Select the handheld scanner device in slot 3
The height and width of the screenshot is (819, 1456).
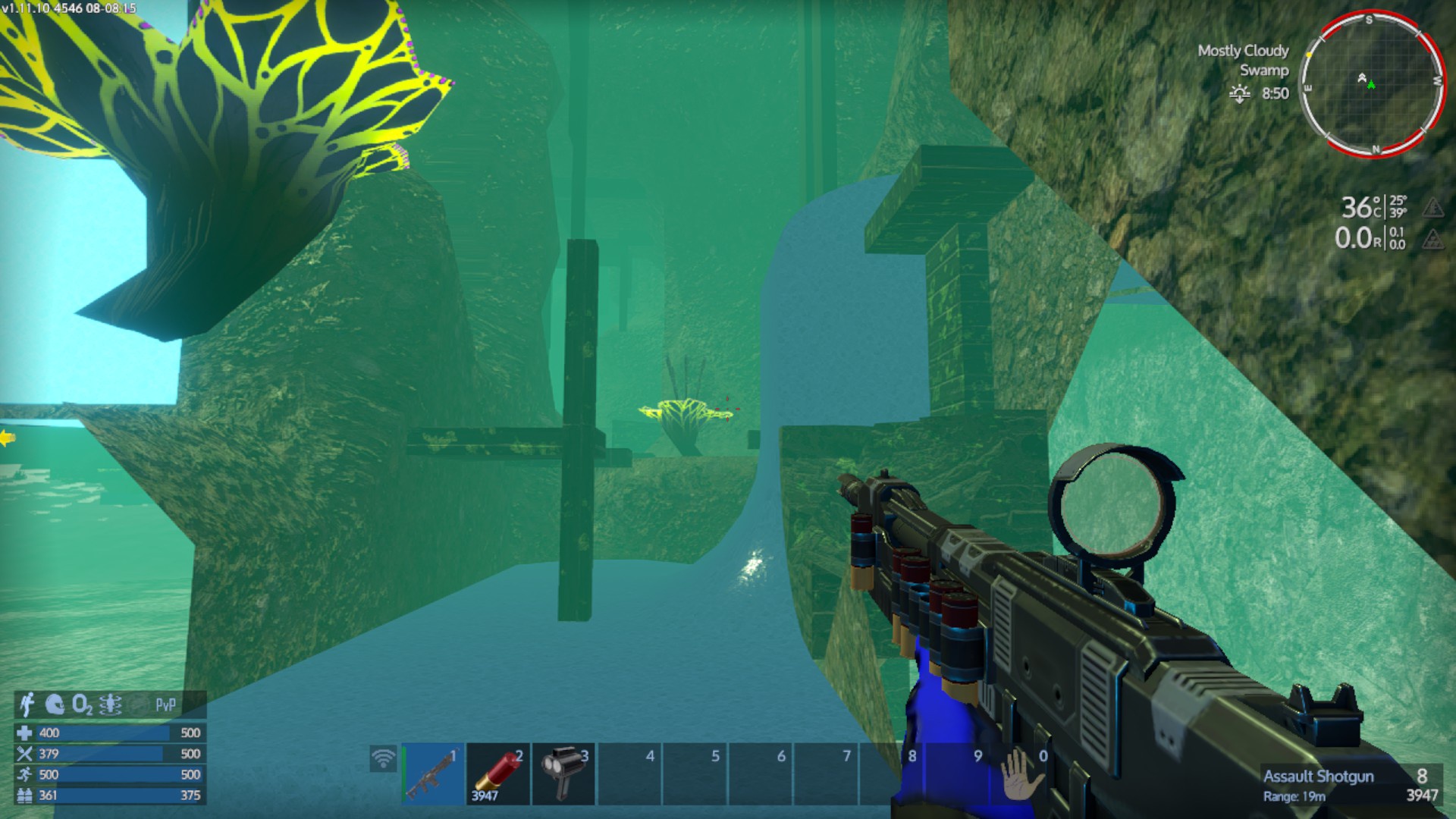[x=563, y=774]
